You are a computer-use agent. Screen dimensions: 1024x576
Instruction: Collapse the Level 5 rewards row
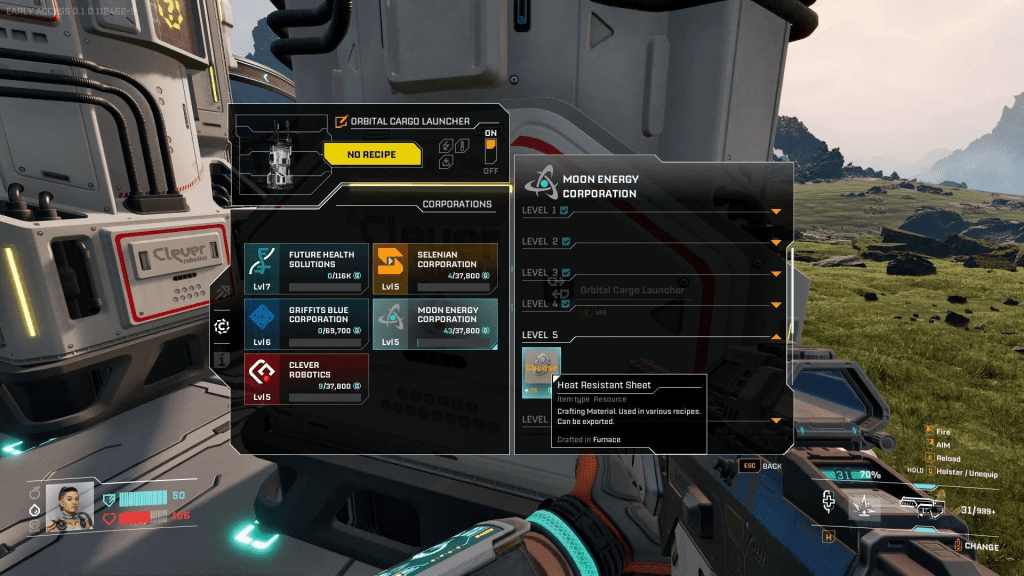(775, 335)
